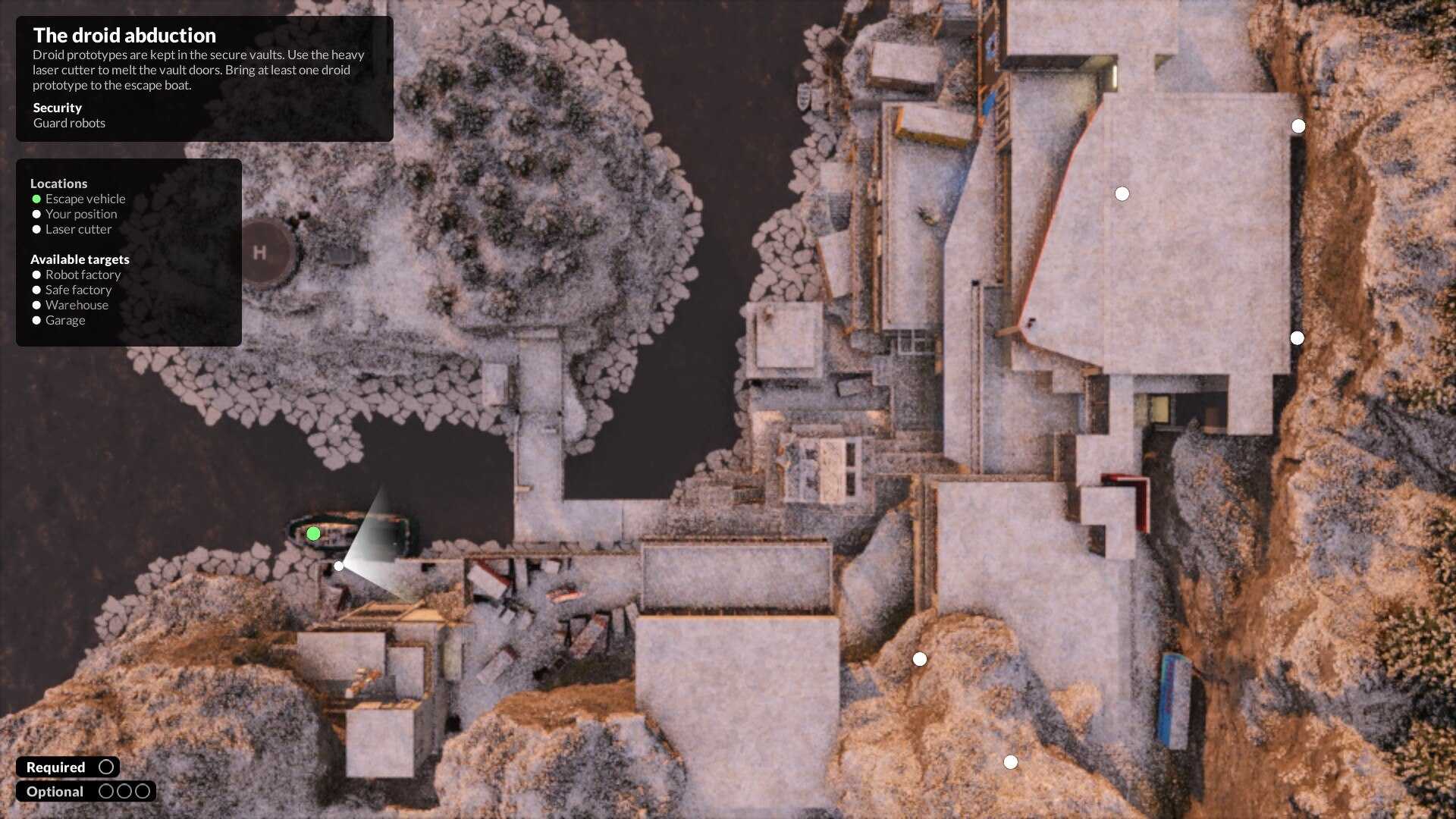Select the green escape vehicle map marker
This screenshot has width=1456, height=819.
pos(313,534)
